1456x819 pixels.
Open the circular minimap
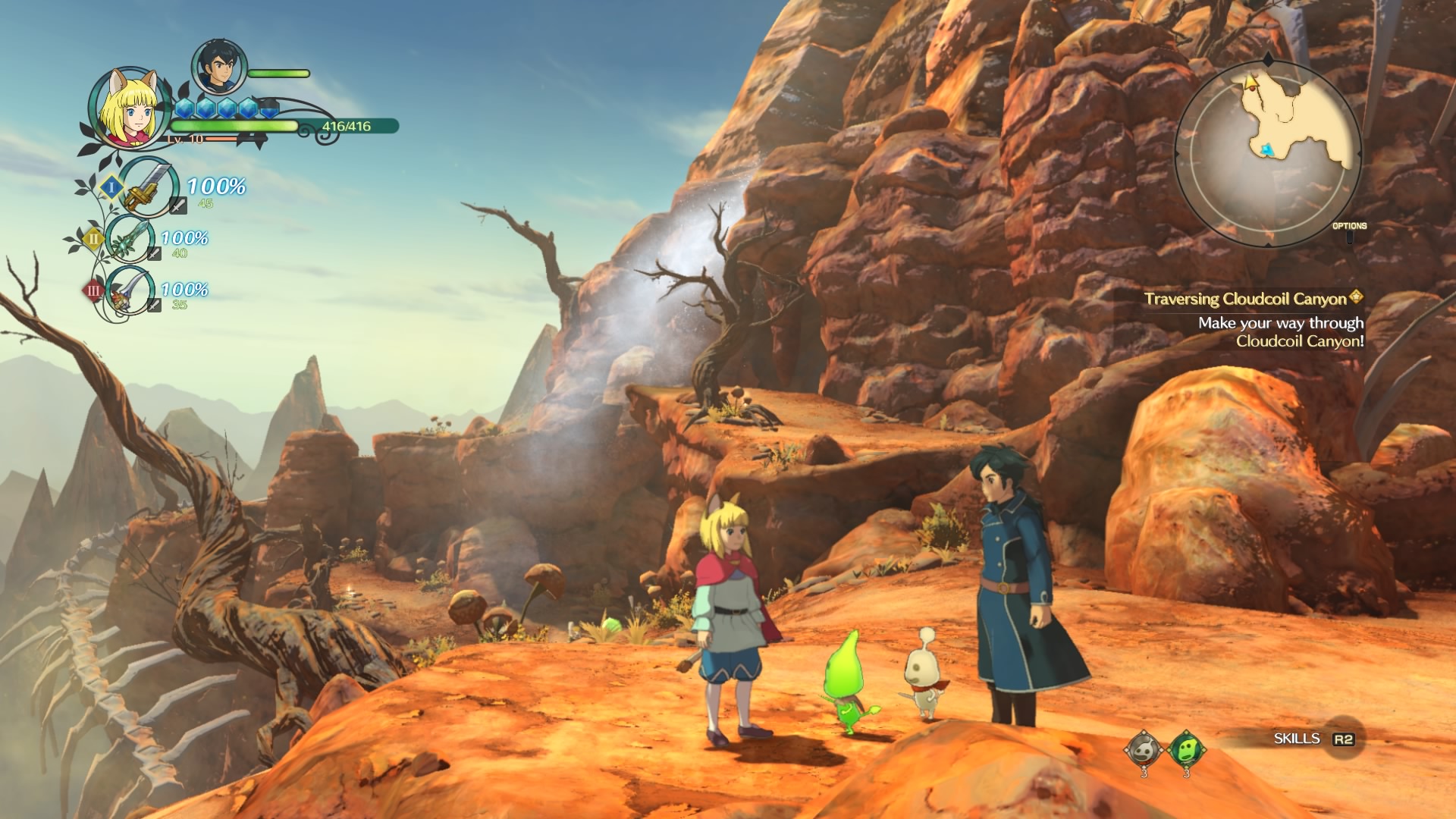[x=1266, y=153]
